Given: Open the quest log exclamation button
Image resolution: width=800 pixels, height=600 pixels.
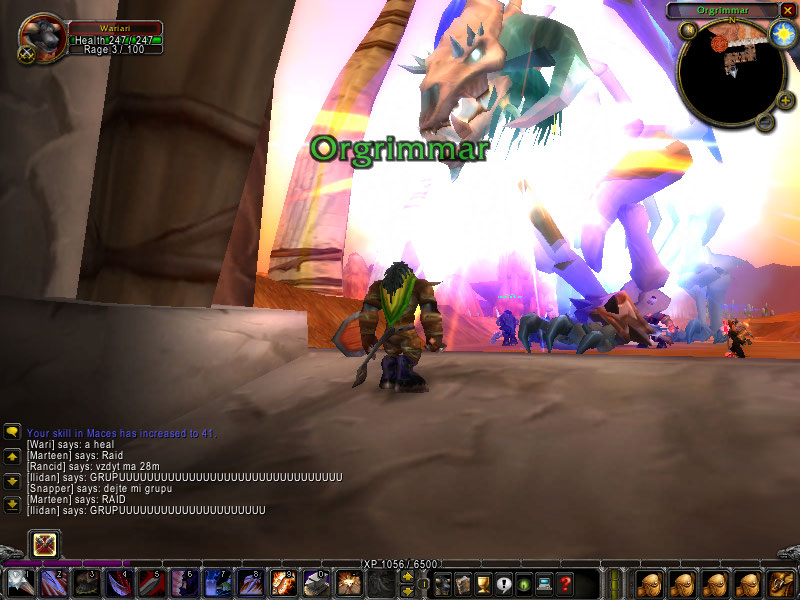Looking at the screenshot, I should tap(504, 583).
